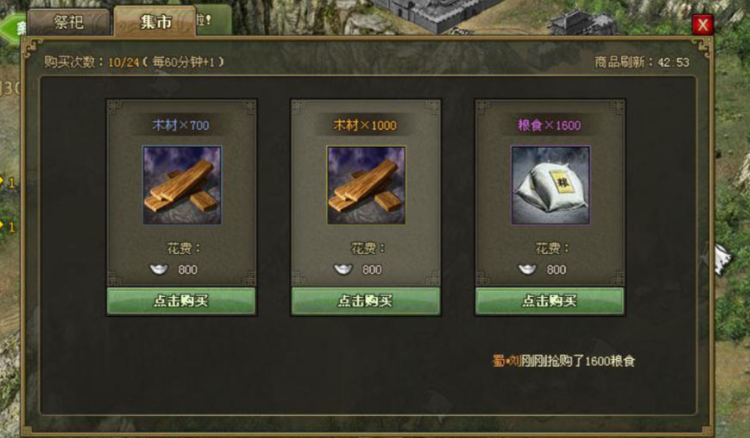The height and width of the screenshot is (438, 750).
Task: Purchase the 木材×1000 offer
Action: 365,300
